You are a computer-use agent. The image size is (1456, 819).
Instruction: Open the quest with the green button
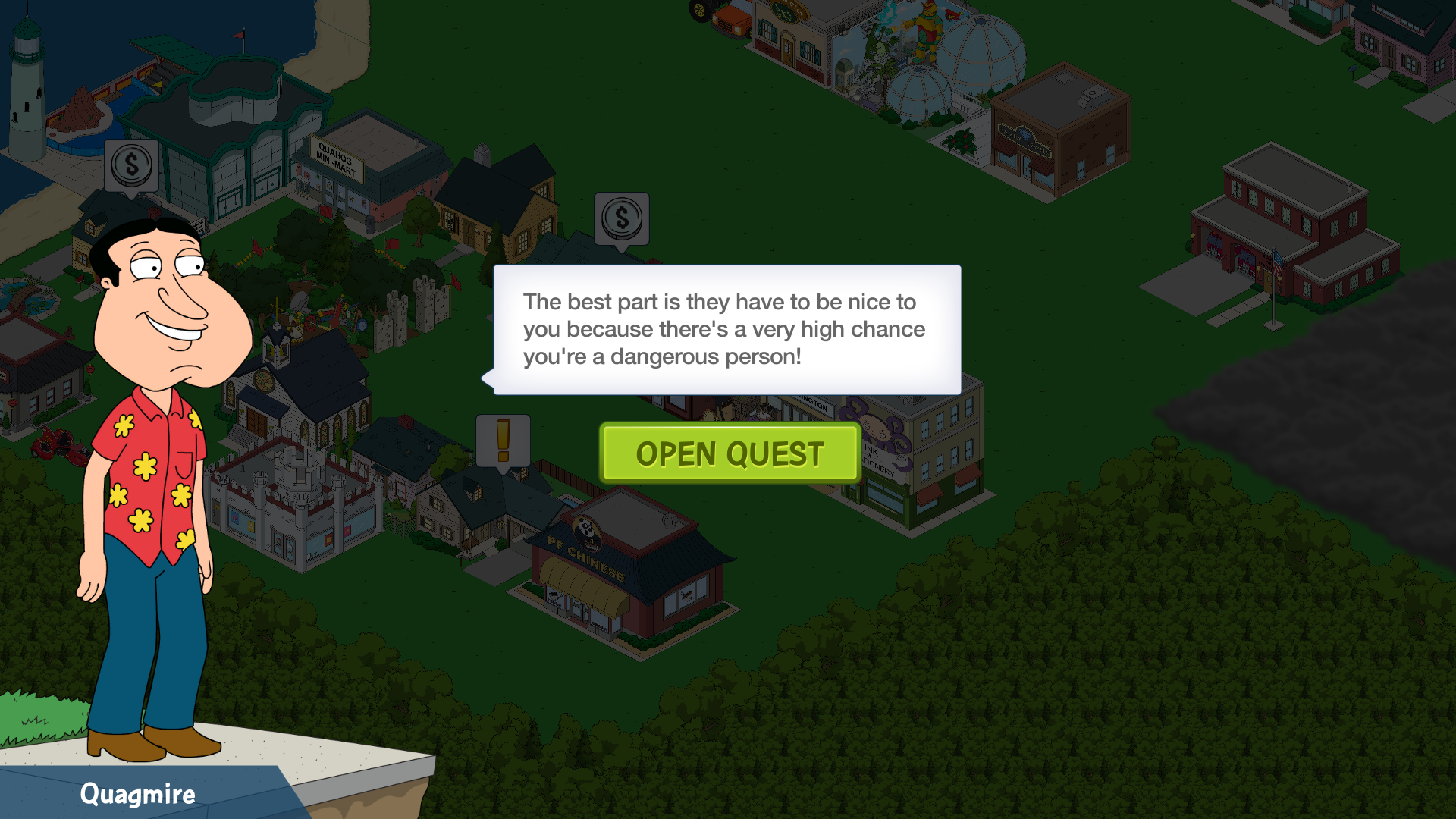tap(730, 453)
